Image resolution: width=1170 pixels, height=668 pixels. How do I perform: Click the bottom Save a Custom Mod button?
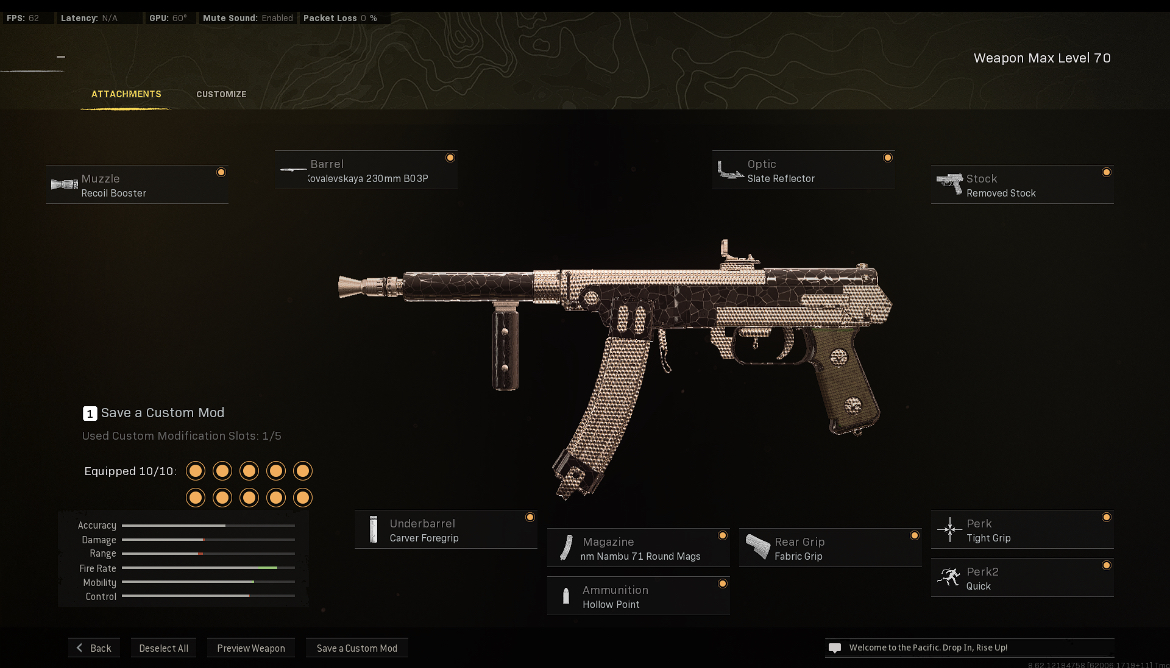[357, 648]
